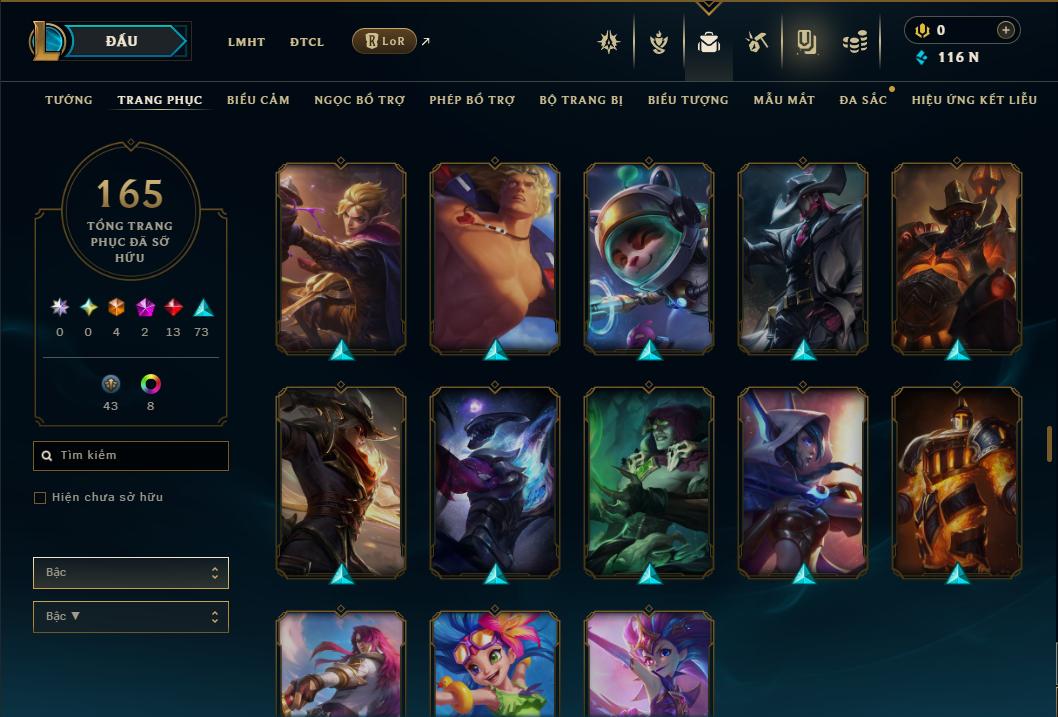Click the plus button to buy currency
The height and width of the screenshot is (717, 1058).
tap(1006, 30)
